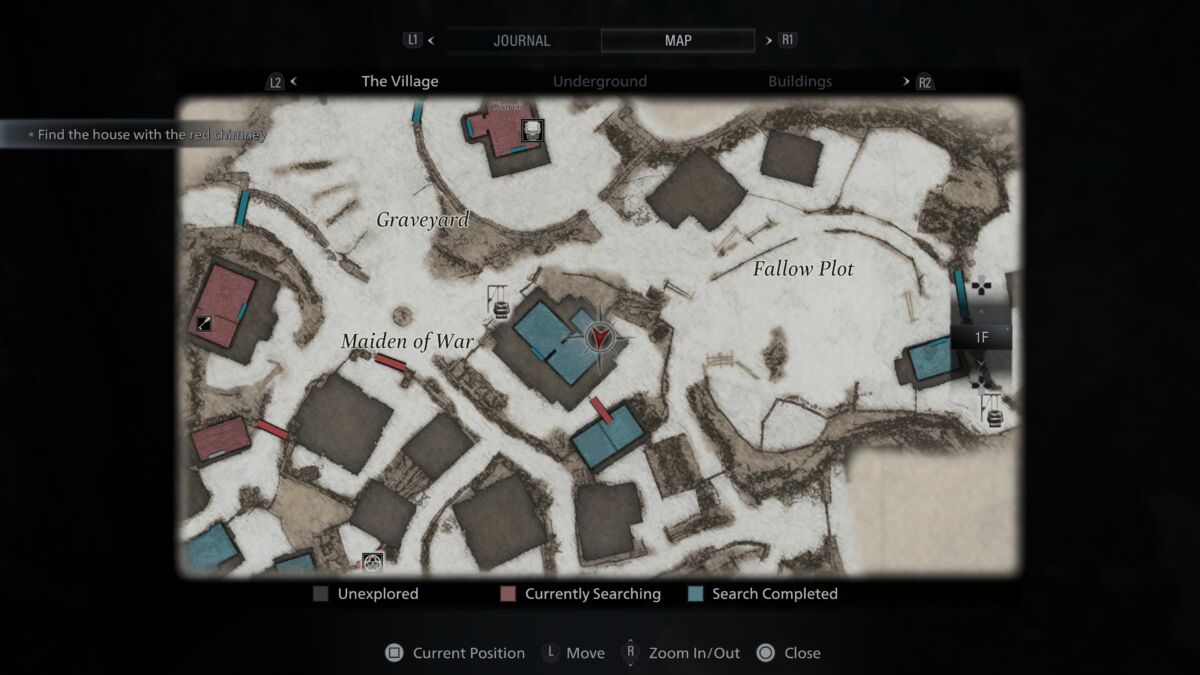Click the Unexplored legend entry

pyautogui.click(x=364, y=594)
